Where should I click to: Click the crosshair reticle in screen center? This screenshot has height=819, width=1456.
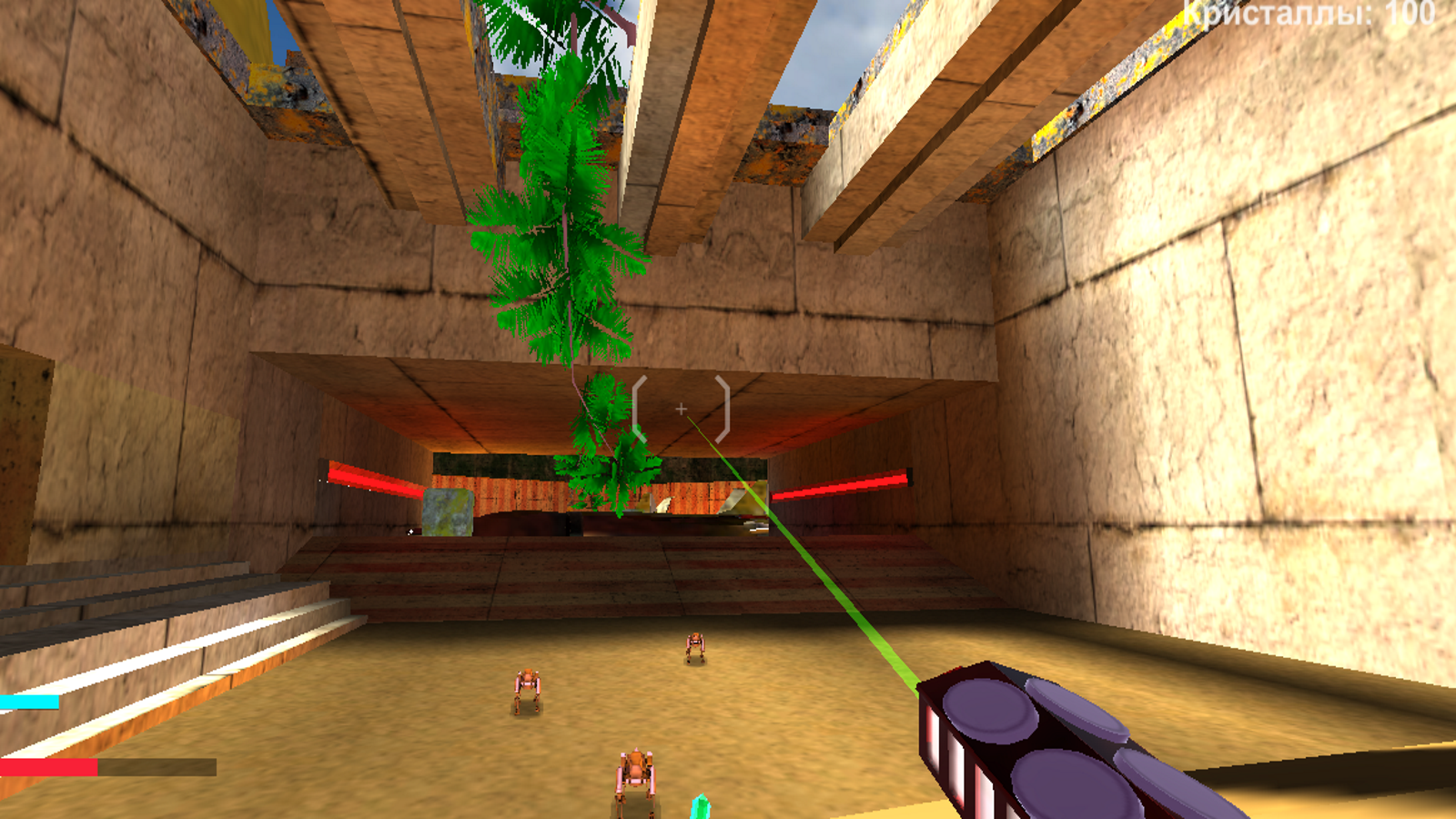pos(681,409)
